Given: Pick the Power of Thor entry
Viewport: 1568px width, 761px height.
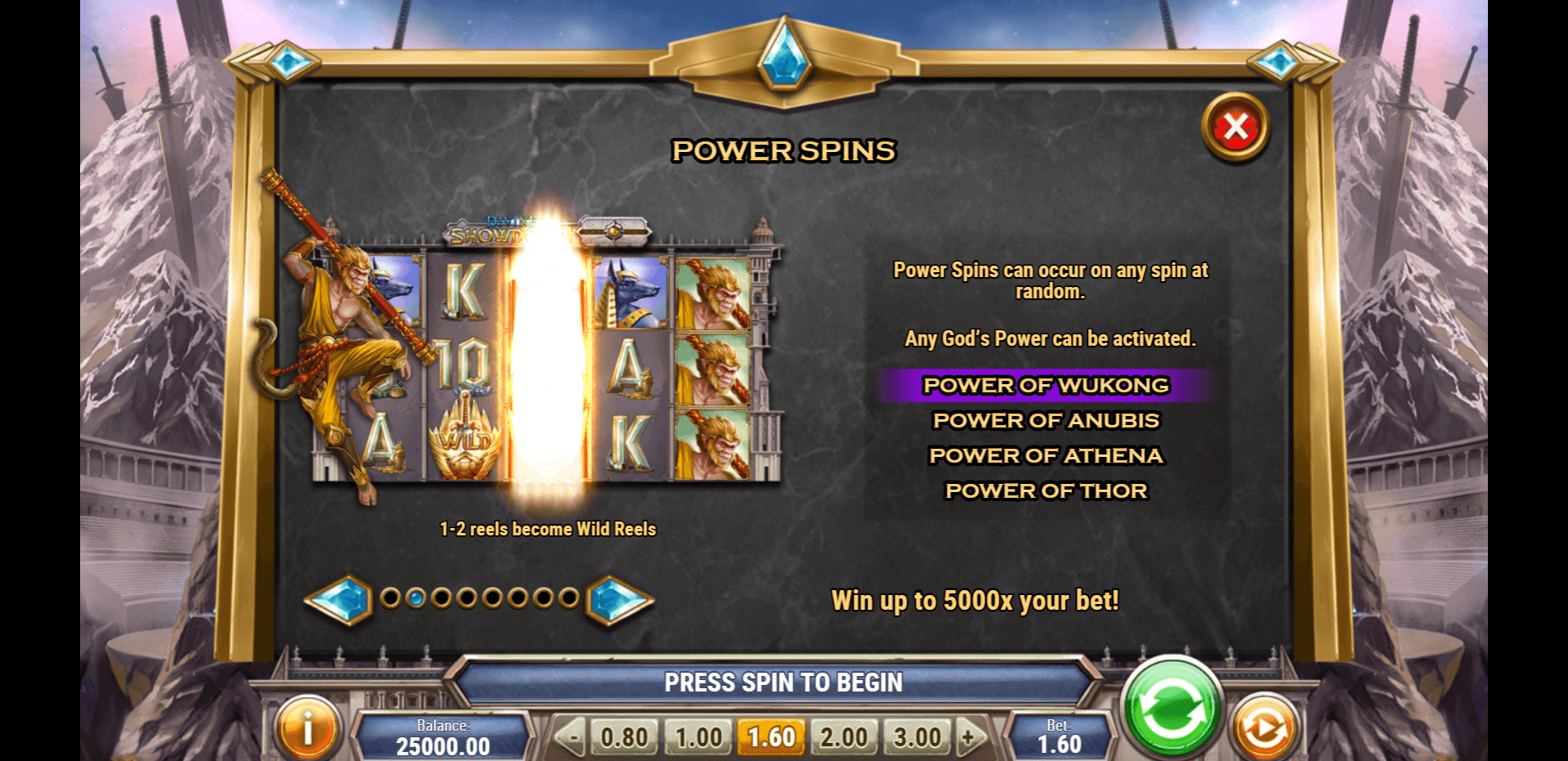Looking at the screenshot, I should pos(1046,490).
